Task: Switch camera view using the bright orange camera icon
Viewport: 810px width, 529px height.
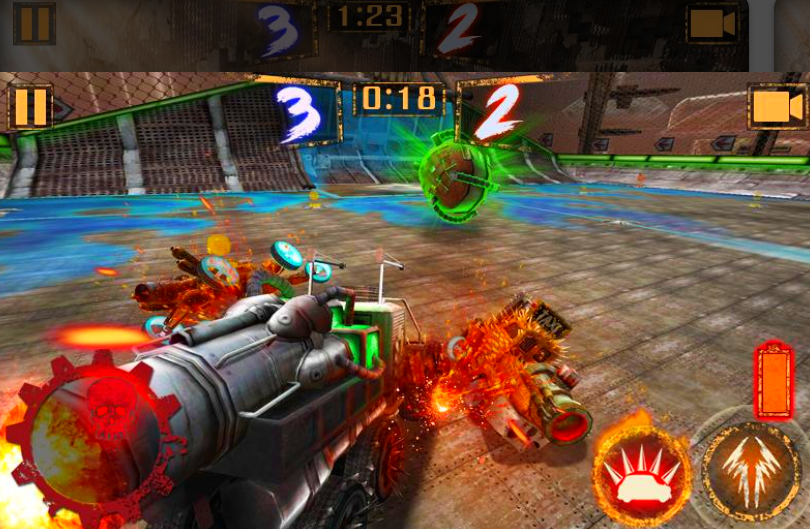Action: click(x=777, y=107)
